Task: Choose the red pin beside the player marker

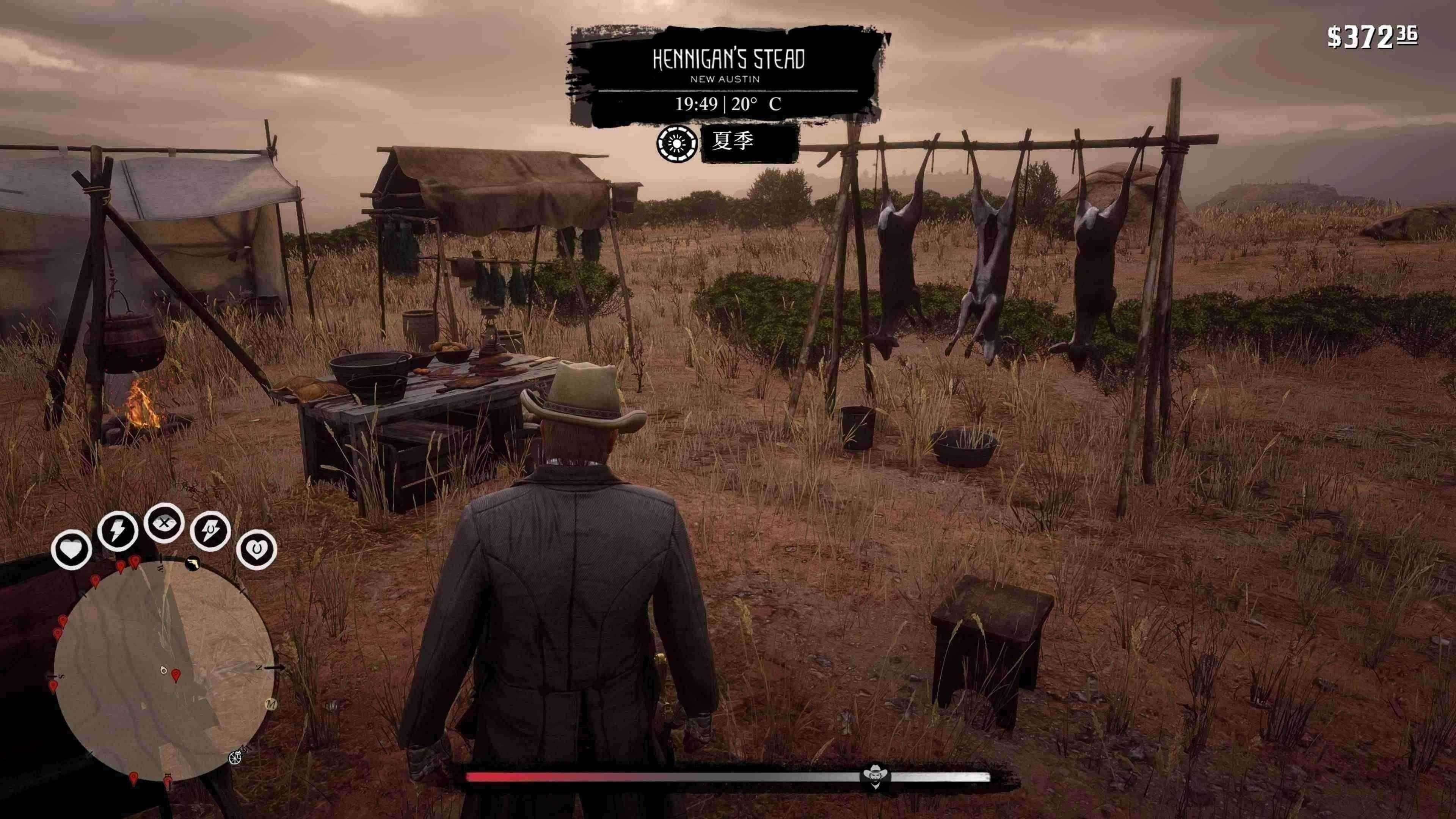Action: [x=176, y=675]
